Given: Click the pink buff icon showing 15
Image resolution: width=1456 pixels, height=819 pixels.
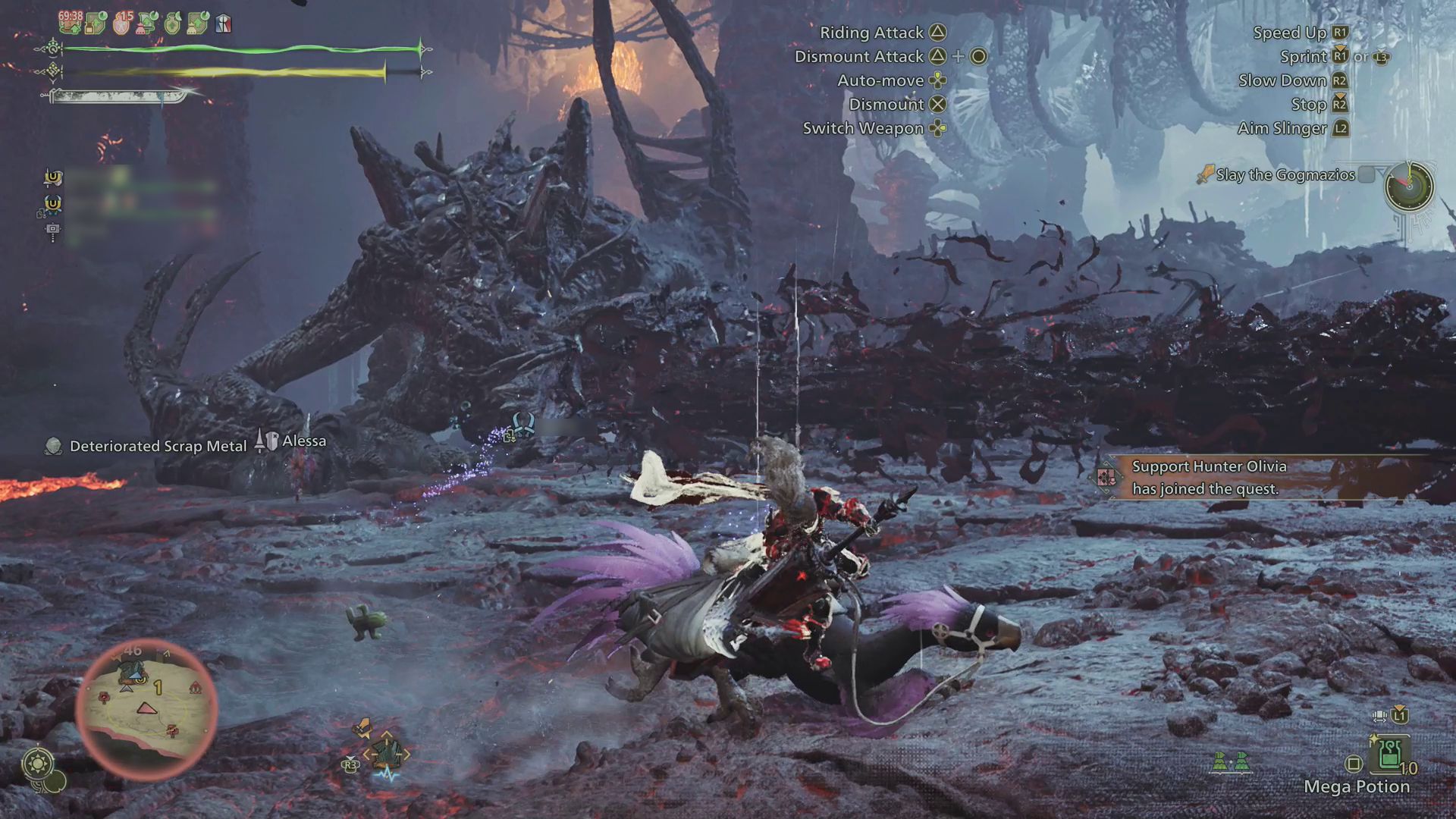Looking at the screenshot, I should [x=121, y=23].
